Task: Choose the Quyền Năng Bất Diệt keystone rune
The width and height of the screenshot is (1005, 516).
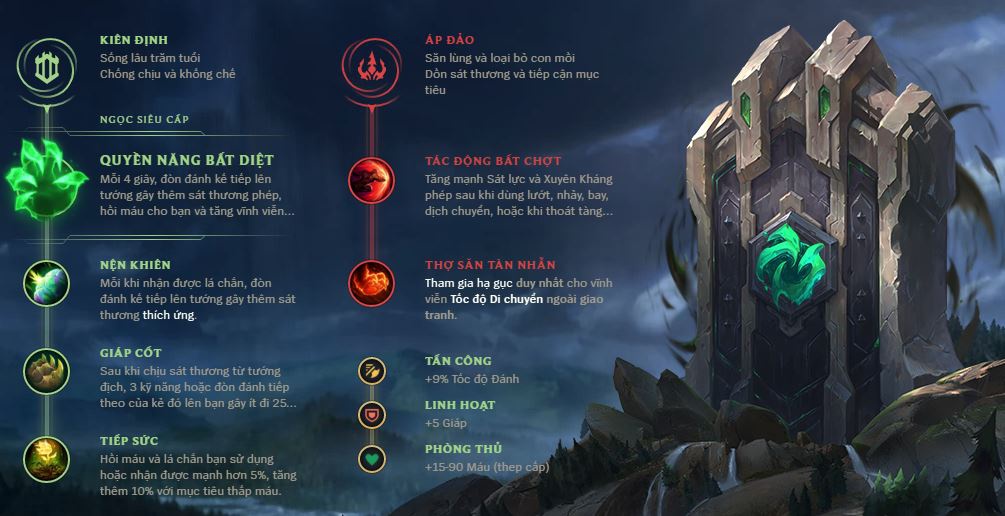Action: coord(46,180)
